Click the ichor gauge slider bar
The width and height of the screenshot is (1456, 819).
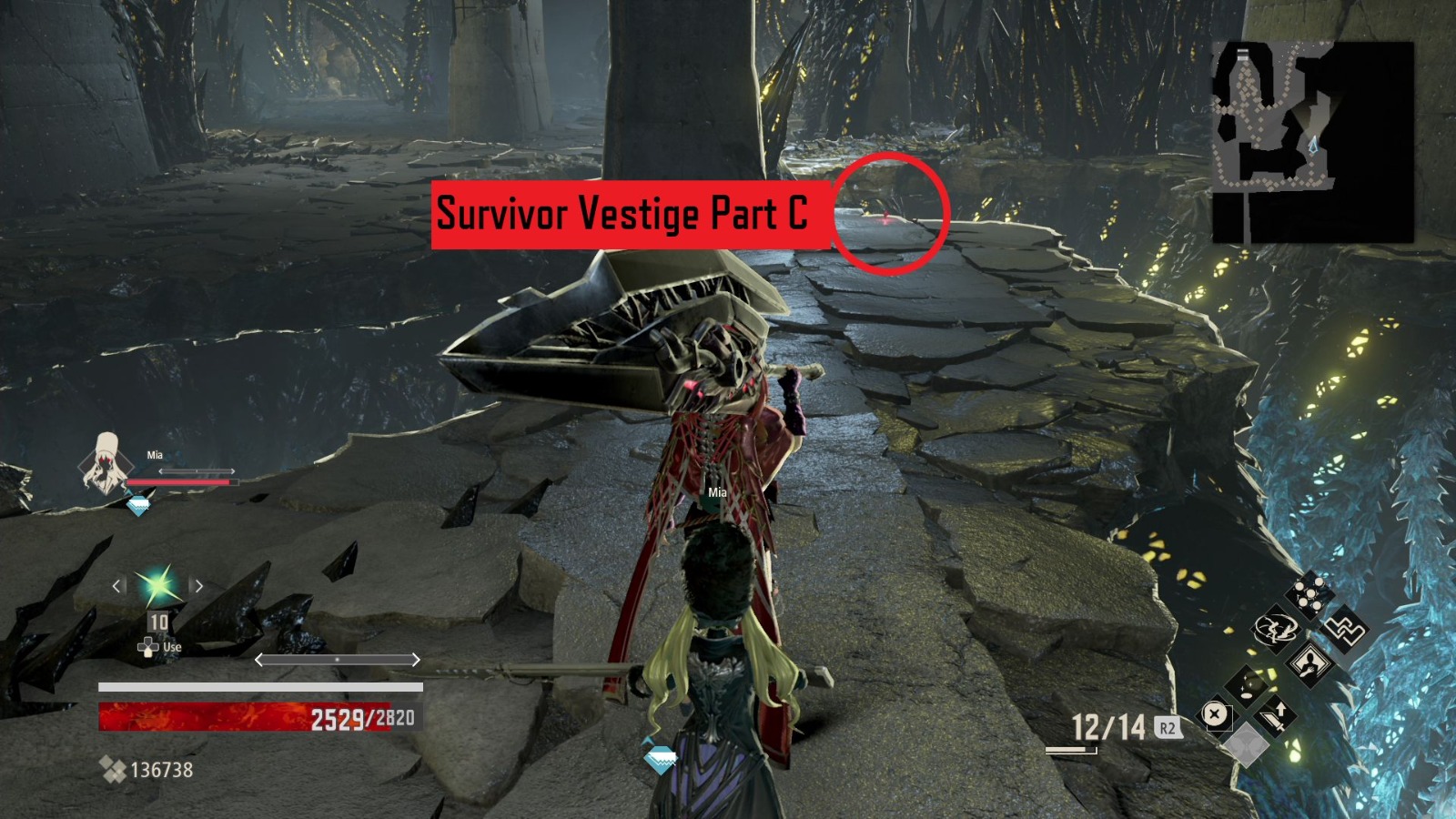point(337,660)
